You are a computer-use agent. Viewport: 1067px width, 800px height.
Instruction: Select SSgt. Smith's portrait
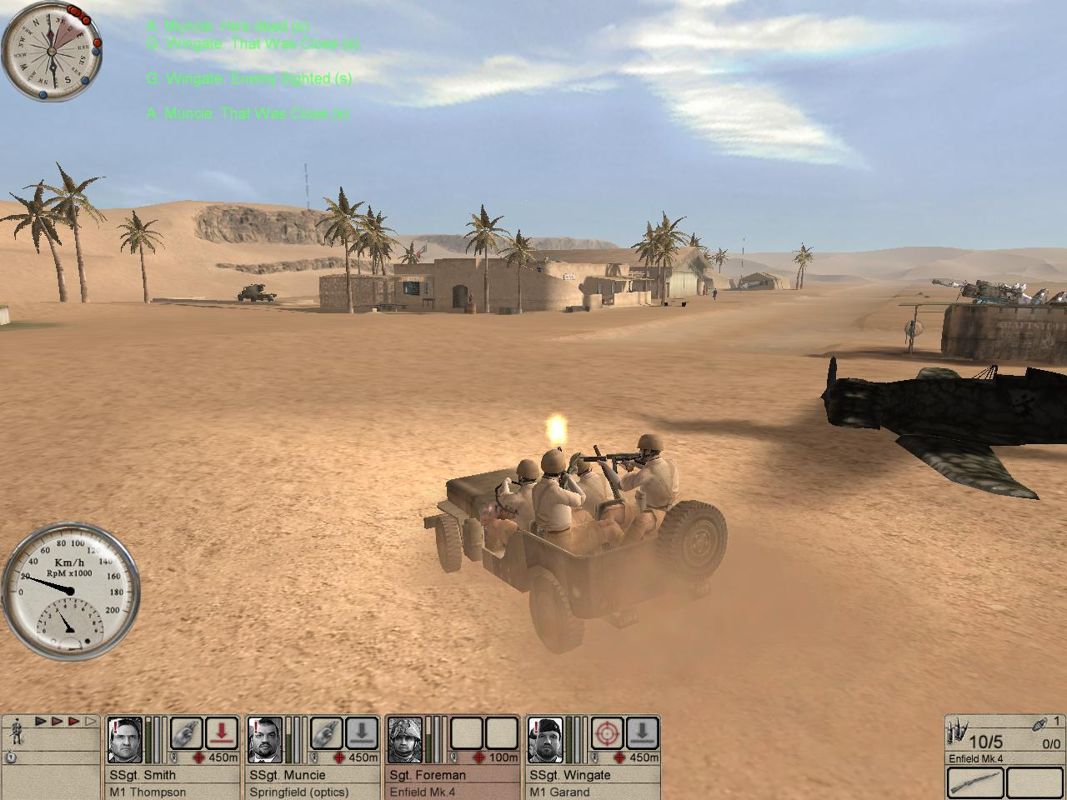tap(125, 741)
